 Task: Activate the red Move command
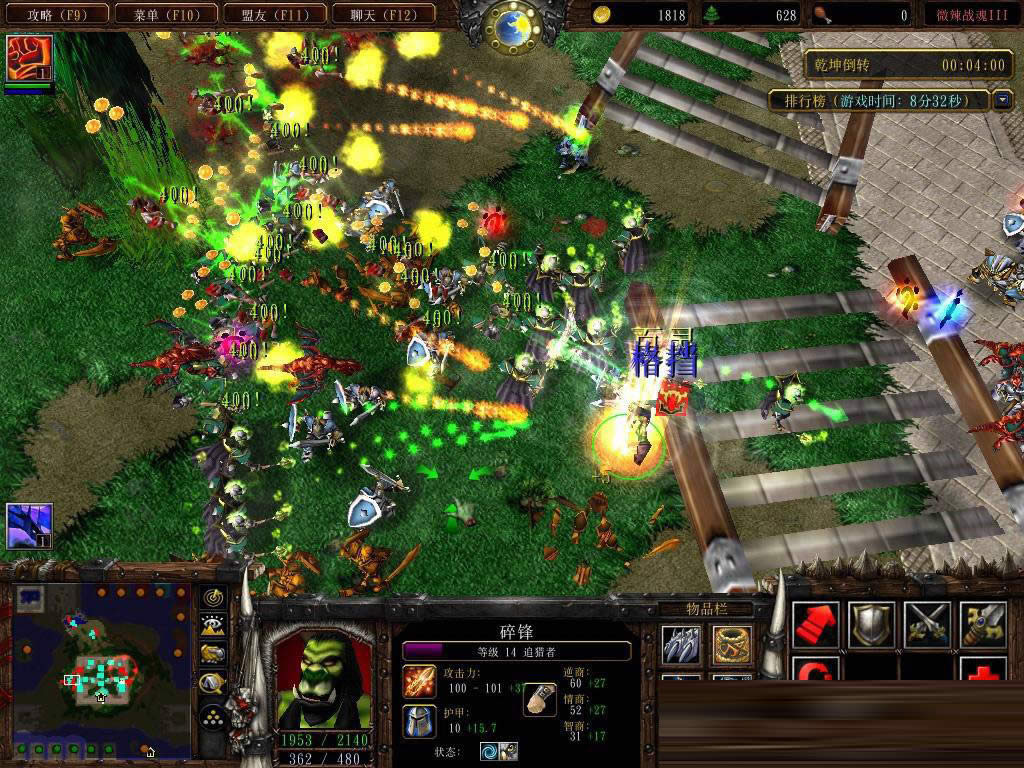816,625
